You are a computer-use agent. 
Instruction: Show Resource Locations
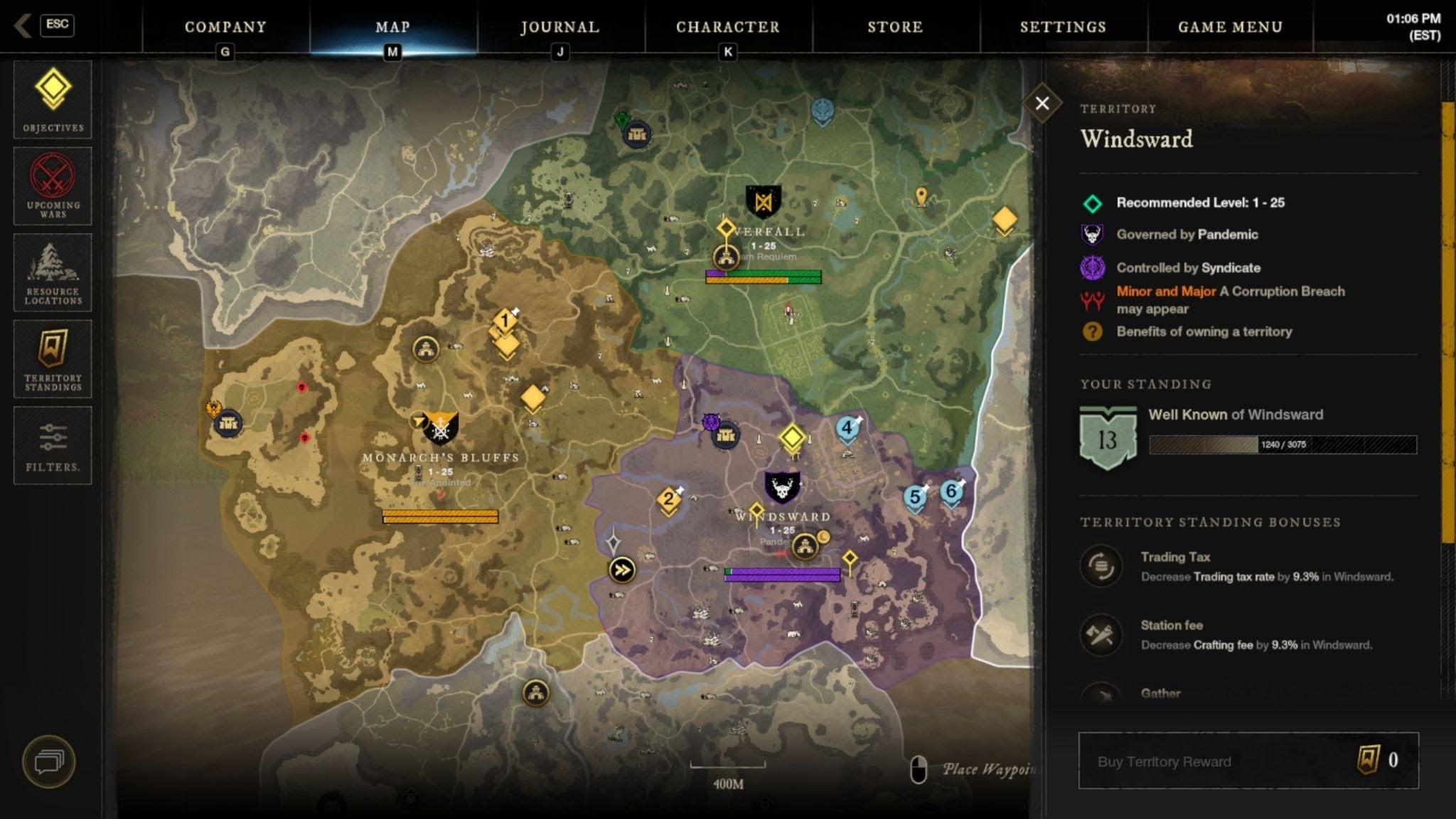[x=53, y=272]
